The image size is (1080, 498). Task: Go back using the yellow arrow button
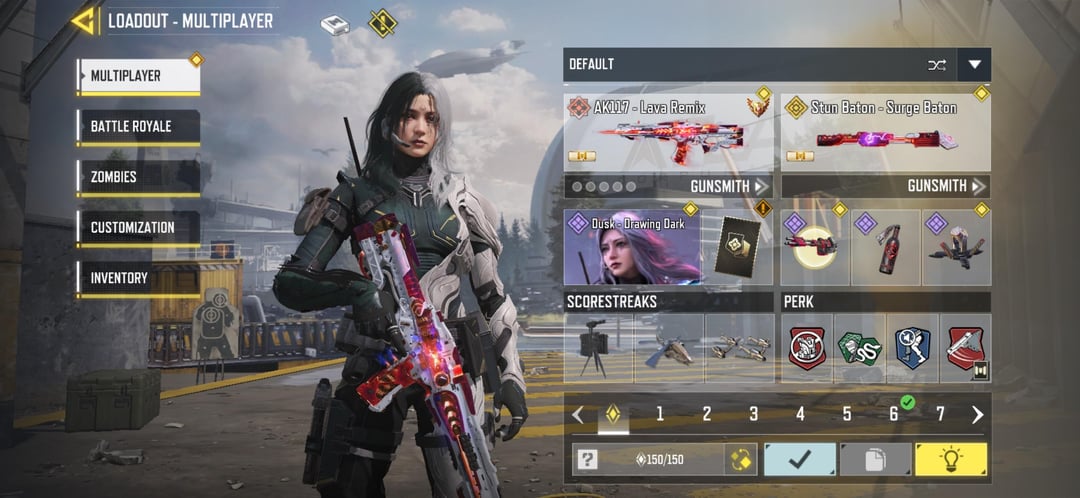click(84, 20)
